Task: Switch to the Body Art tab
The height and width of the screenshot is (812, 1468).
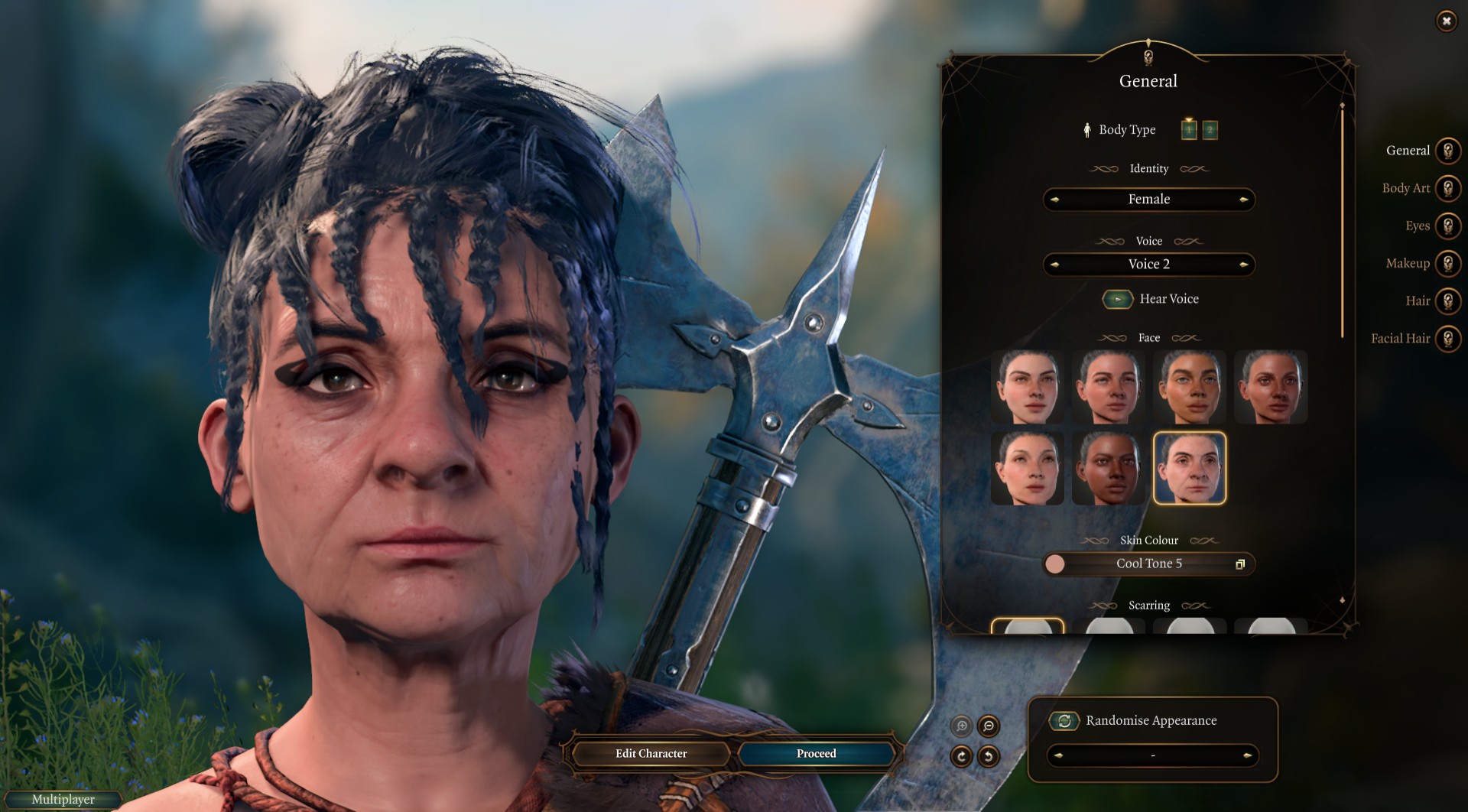Action: pos(1447,188)
